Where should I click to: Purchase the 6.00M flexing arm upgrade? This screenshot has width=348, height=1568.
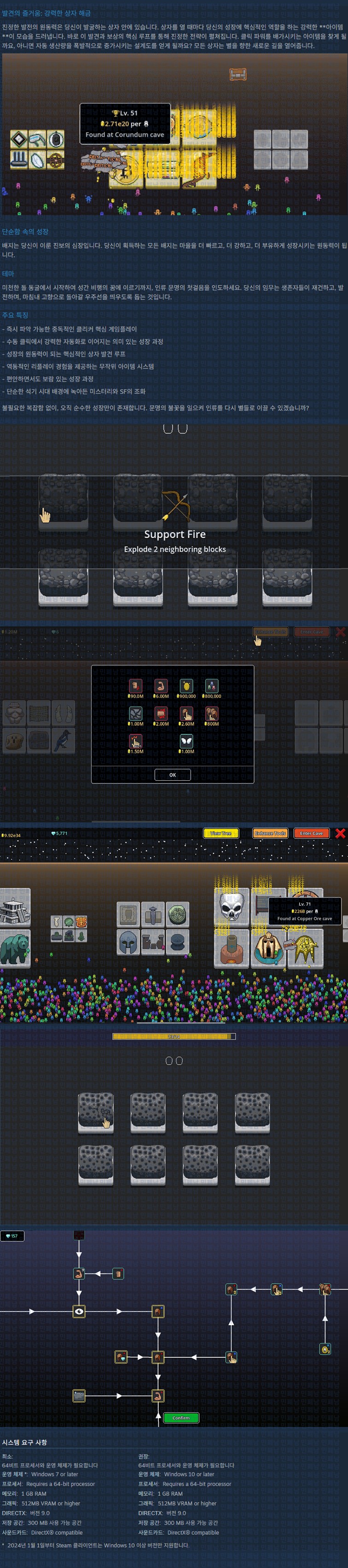click(x=161, y=685)
